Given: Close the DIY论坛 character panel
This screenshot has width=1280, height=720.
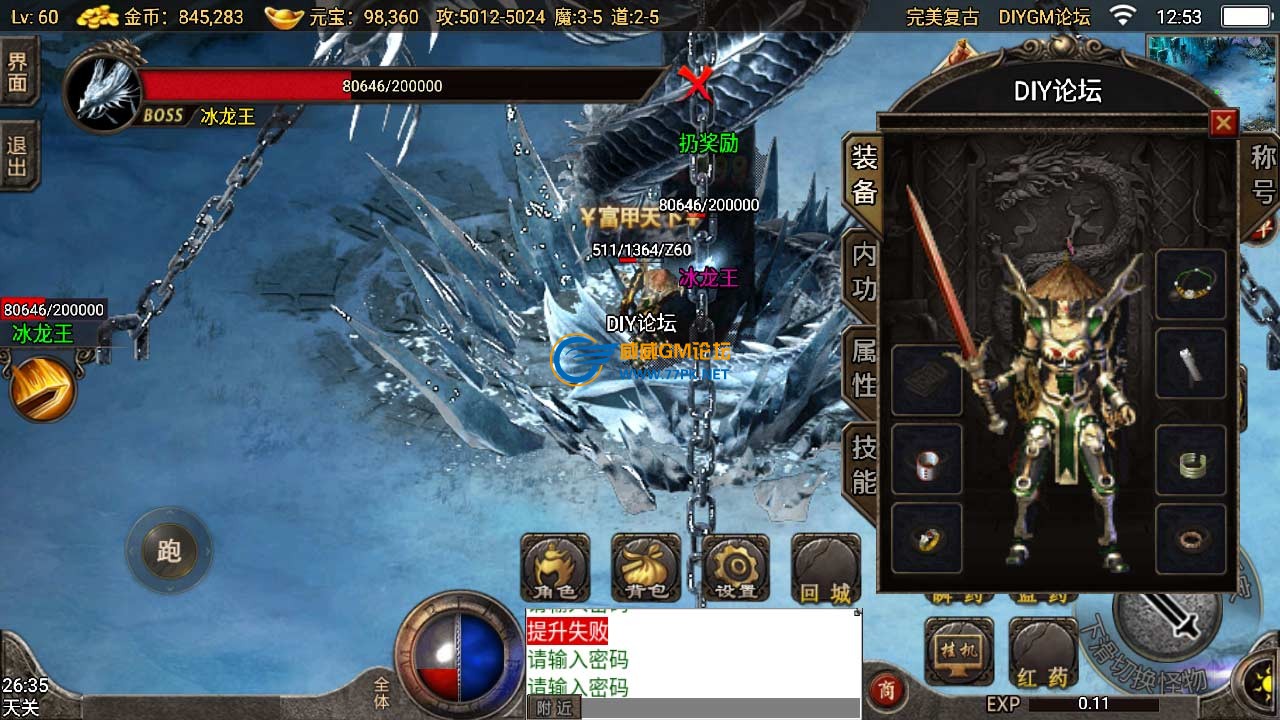Looking at the screenshot, I should click(x=1223, y=123).
